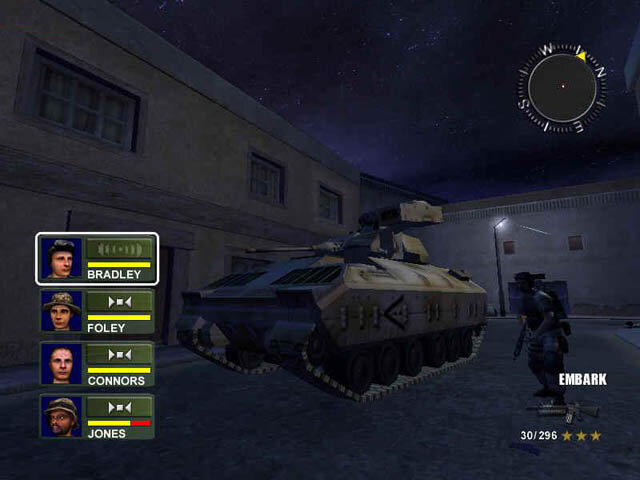Select Jones in the squad panel
The height and width of the screenshot is (480, 640).
click(x=61, y=417)
